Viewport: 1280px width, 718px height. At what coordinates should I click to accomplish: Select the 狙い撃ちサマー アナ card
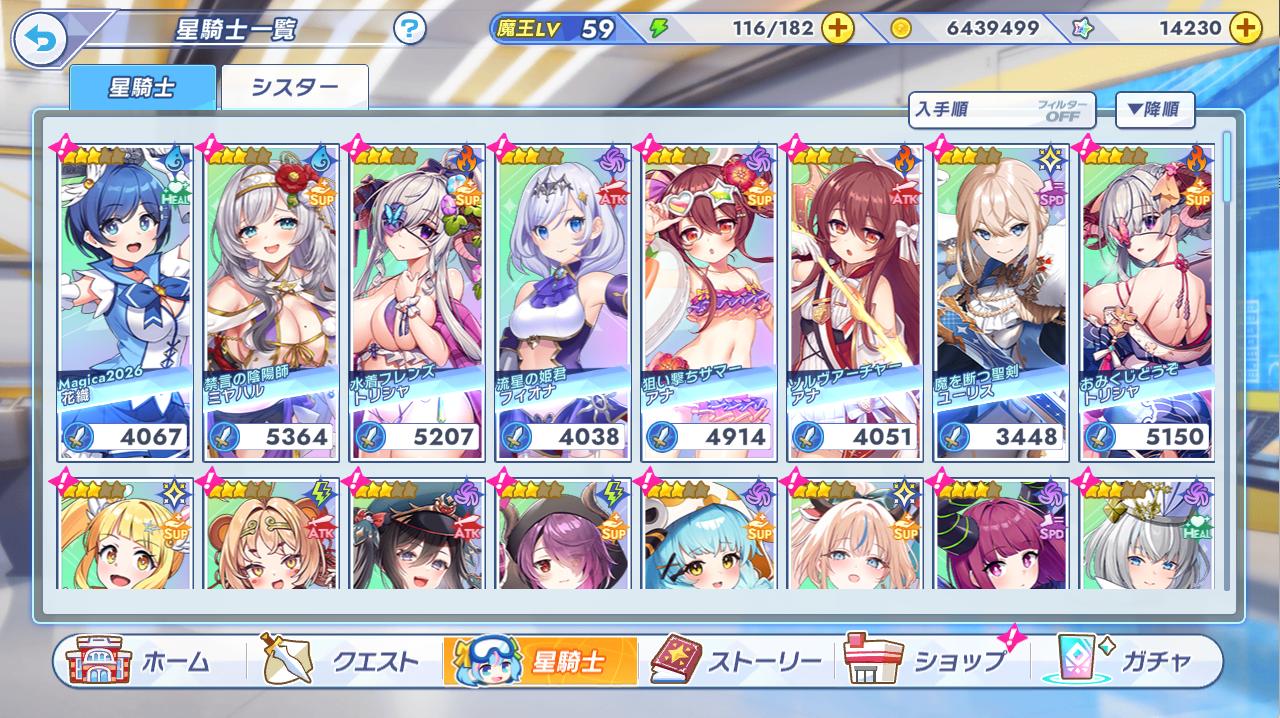[708, 300]
